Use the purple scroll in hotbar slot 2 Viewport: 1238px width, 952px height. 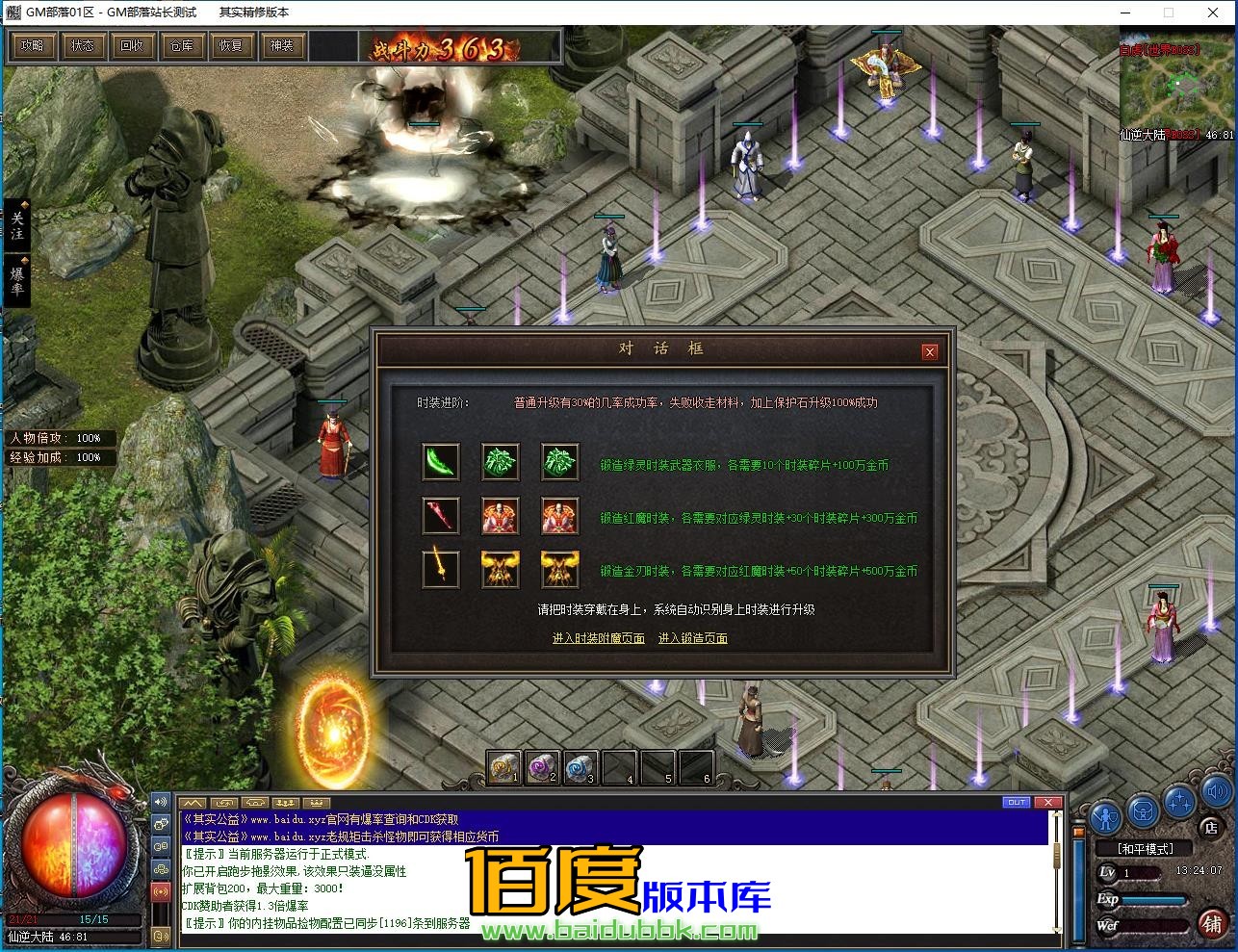[x=542, y=767]
